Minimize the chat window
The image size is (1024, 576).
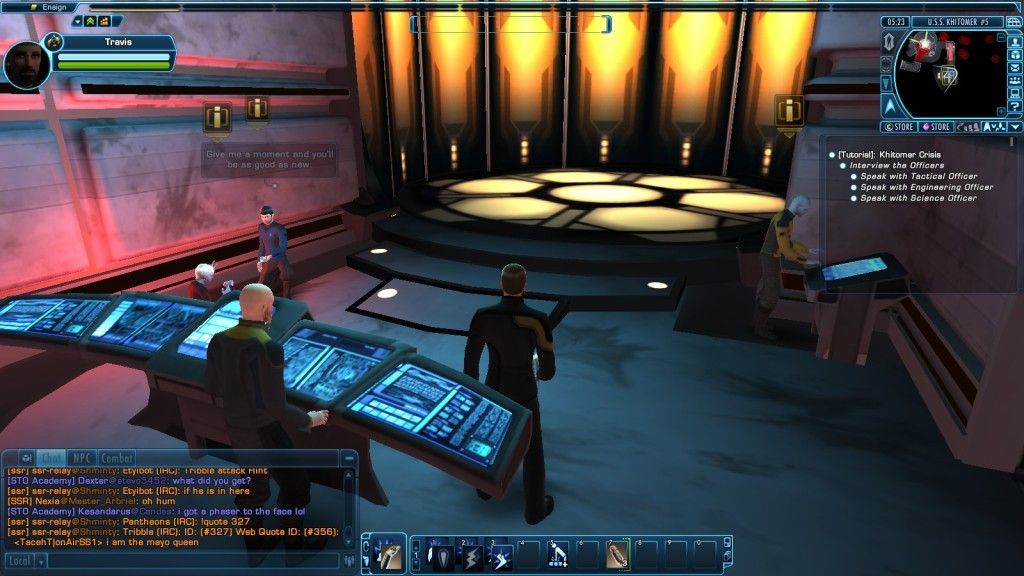click(x=26, y=458)
